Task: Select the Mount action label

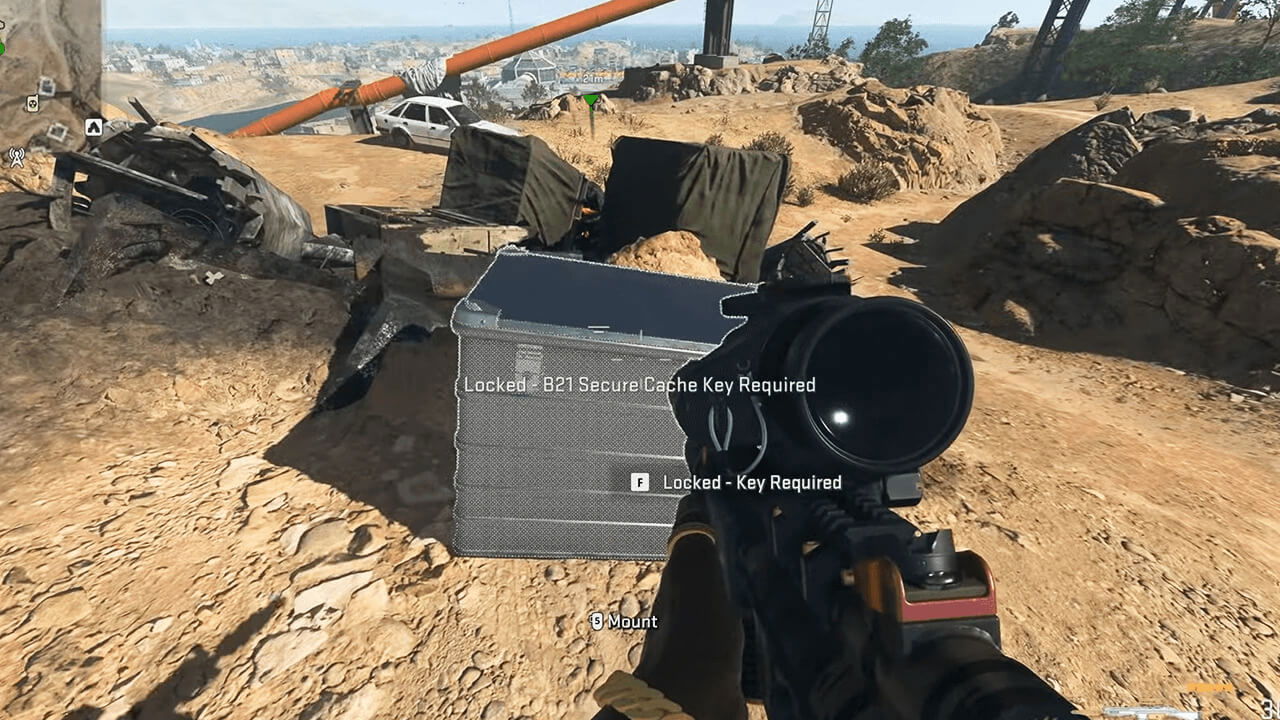Action: point(635,621)
